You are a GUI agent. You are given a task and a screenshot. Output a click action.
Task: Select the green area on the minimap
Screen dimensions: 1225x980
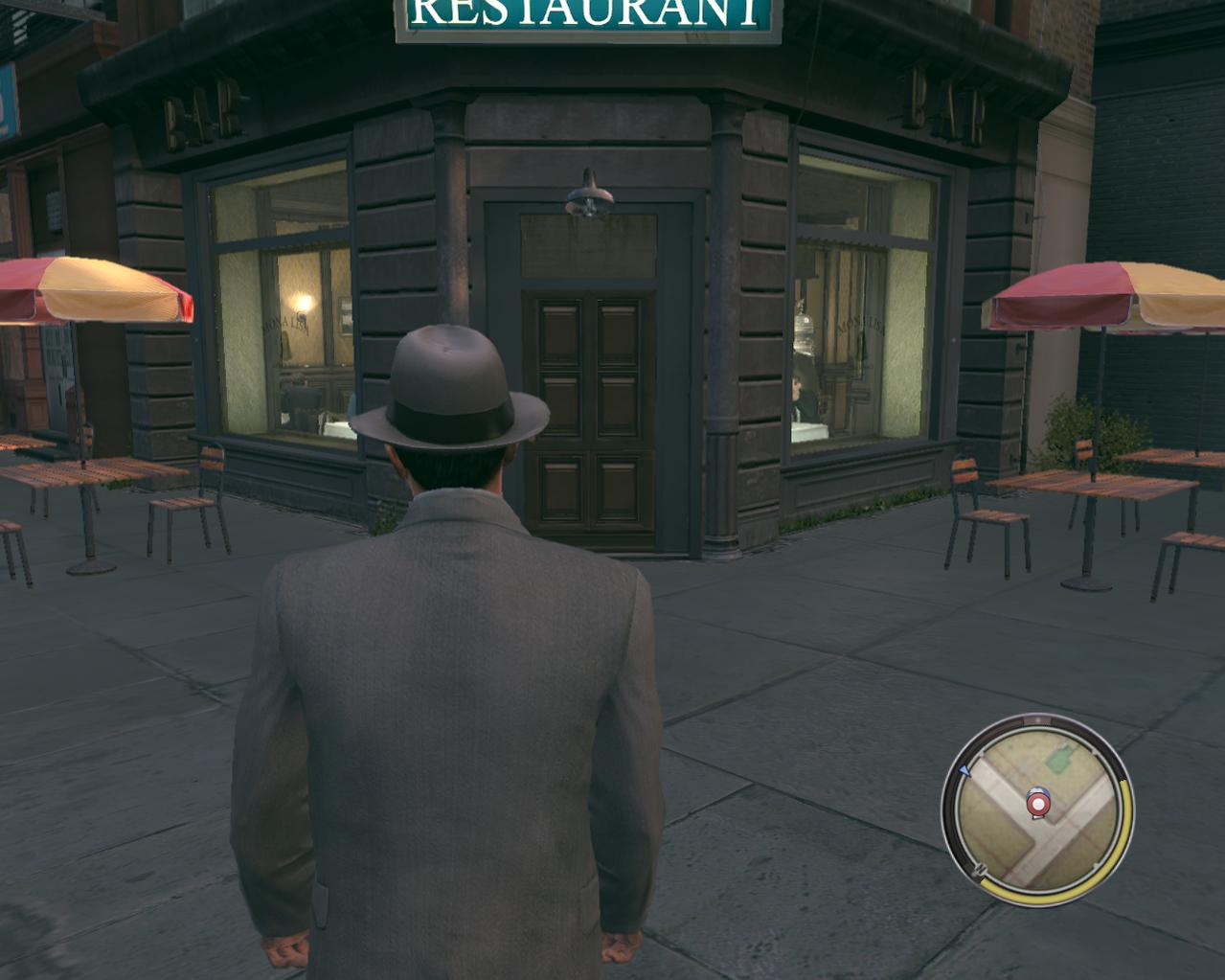[1058, 762]
